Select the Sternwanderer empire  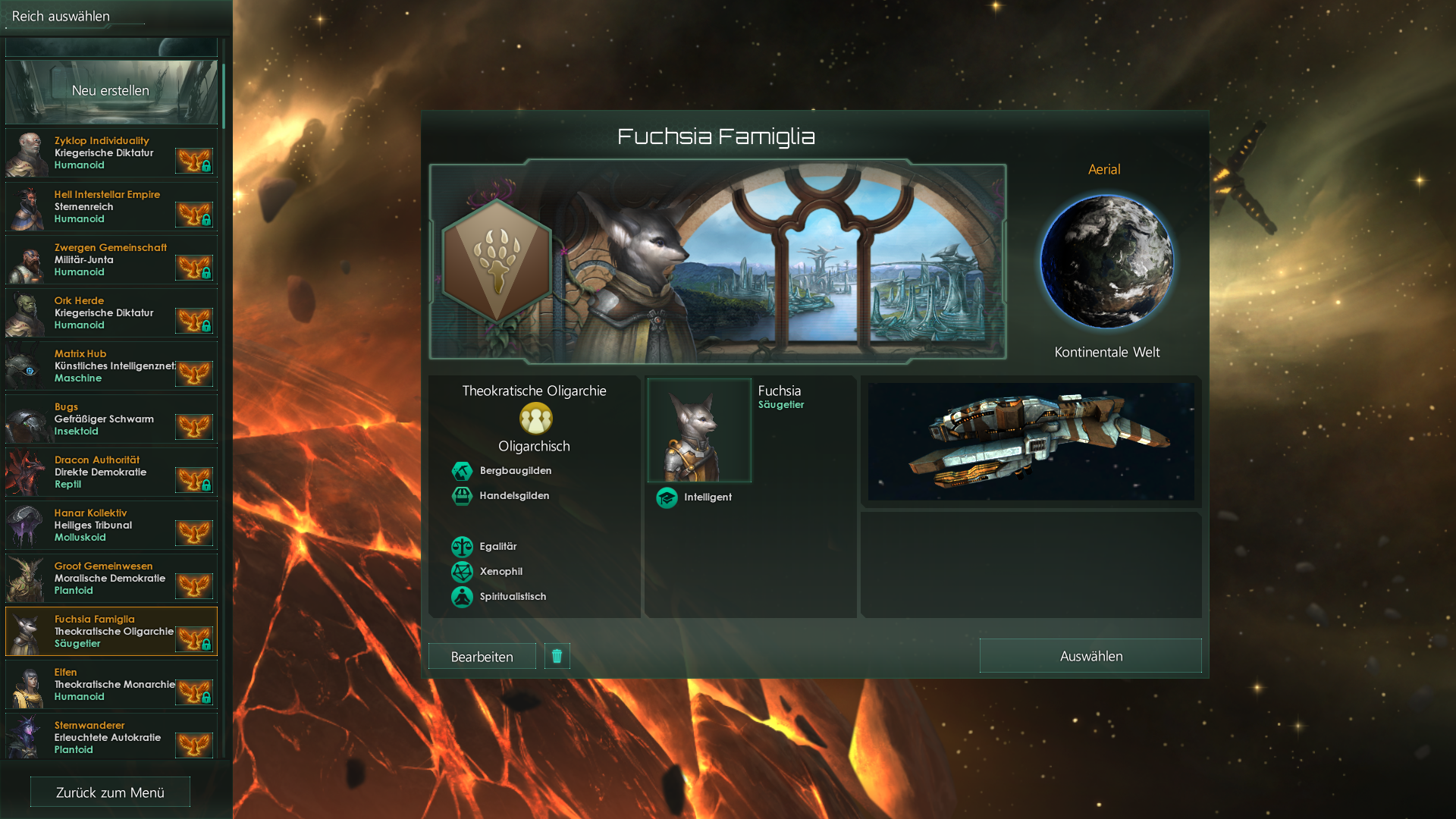111,736
